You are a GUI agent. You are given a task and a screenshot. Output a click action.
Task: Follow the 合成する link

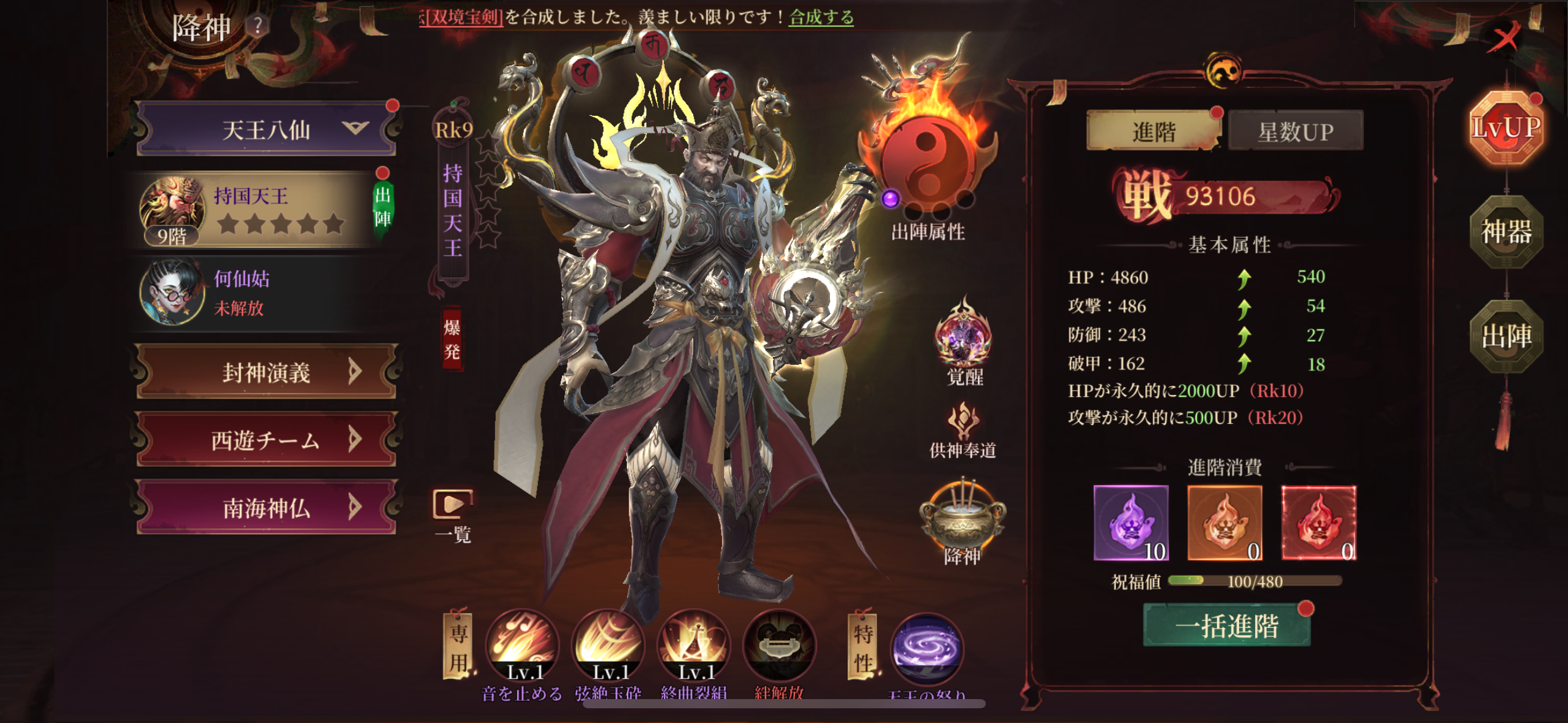click(821, 17)
